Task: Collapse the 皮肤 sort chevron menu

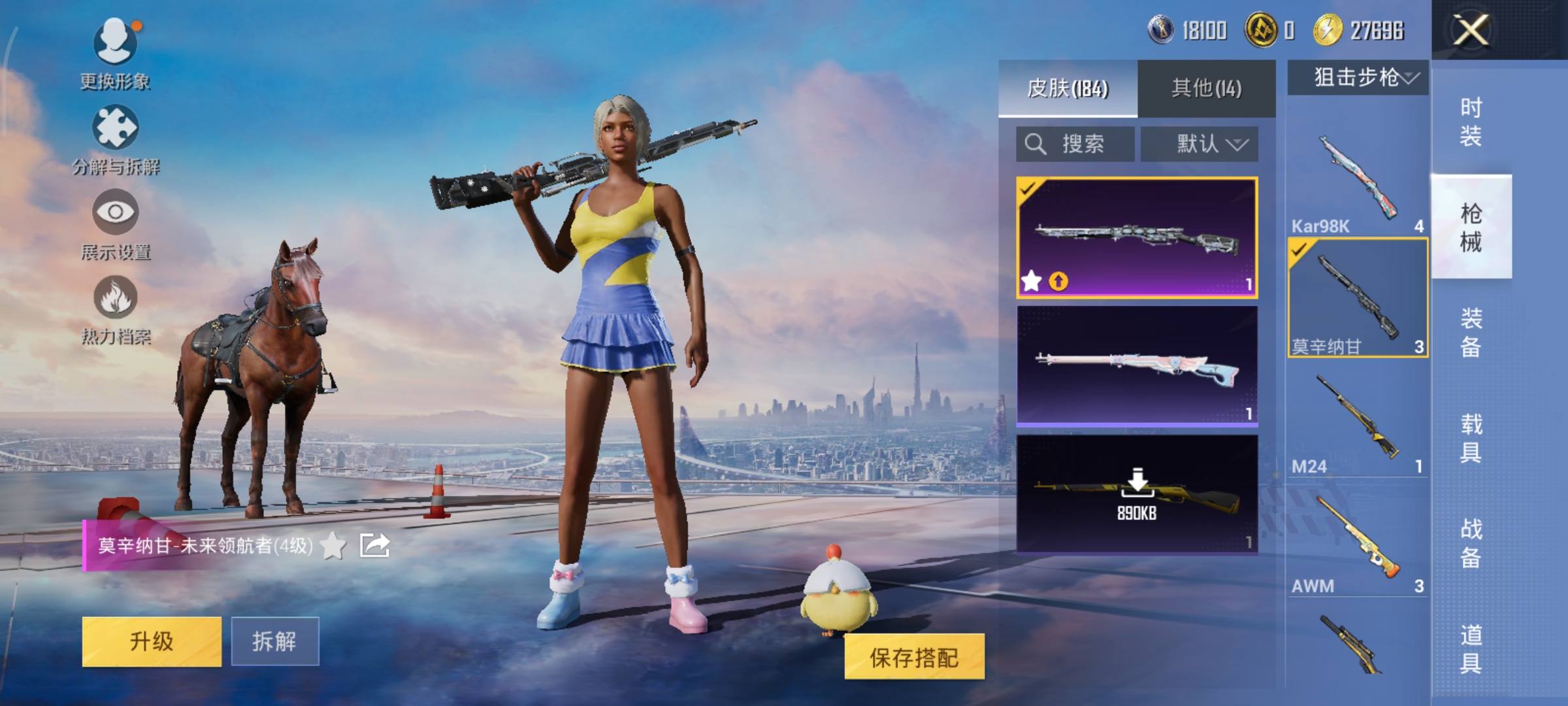Action: click(x=1238, y=145)
